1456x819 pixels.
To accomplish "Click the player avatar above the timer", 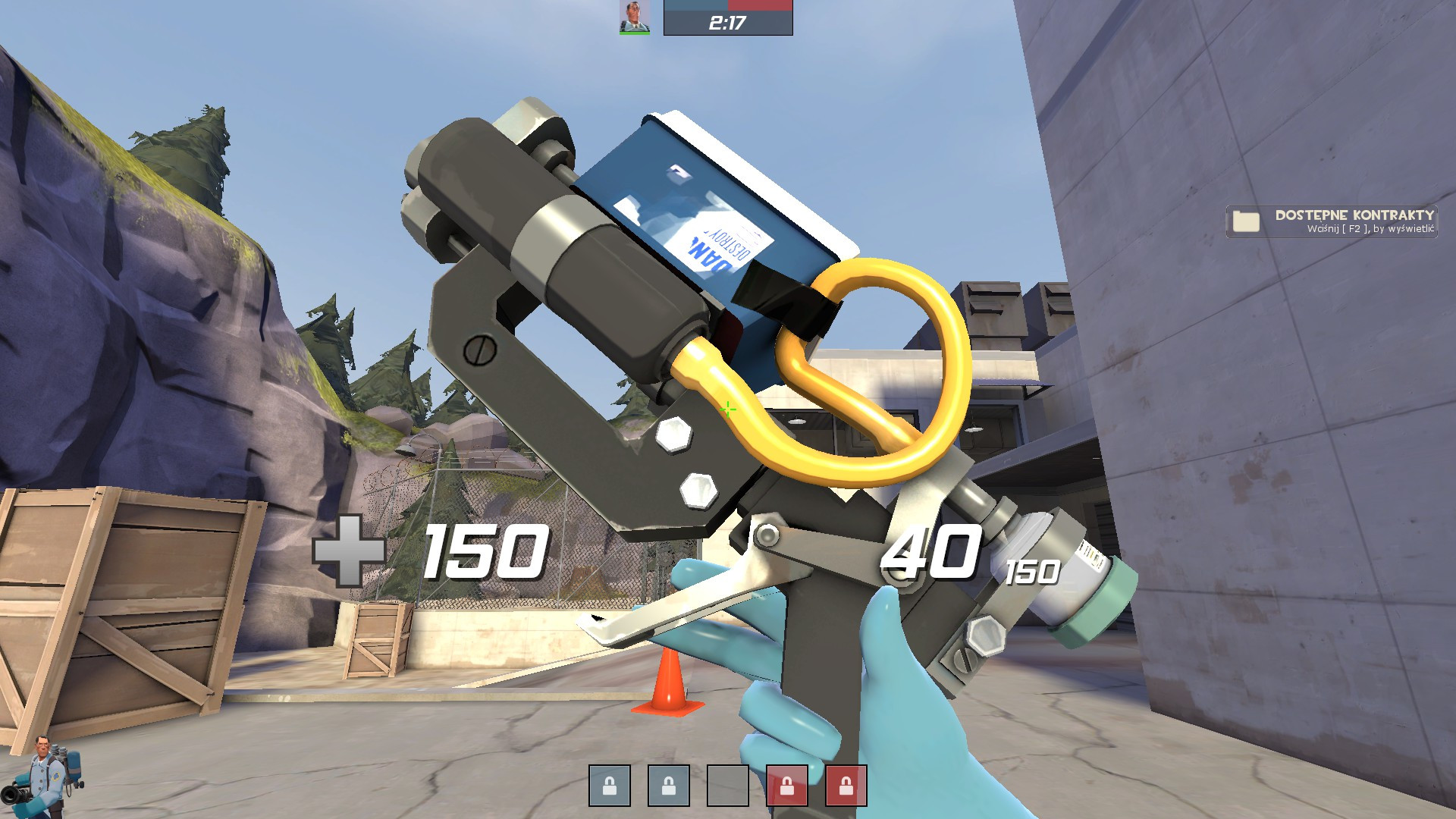I will click(634, 17).
